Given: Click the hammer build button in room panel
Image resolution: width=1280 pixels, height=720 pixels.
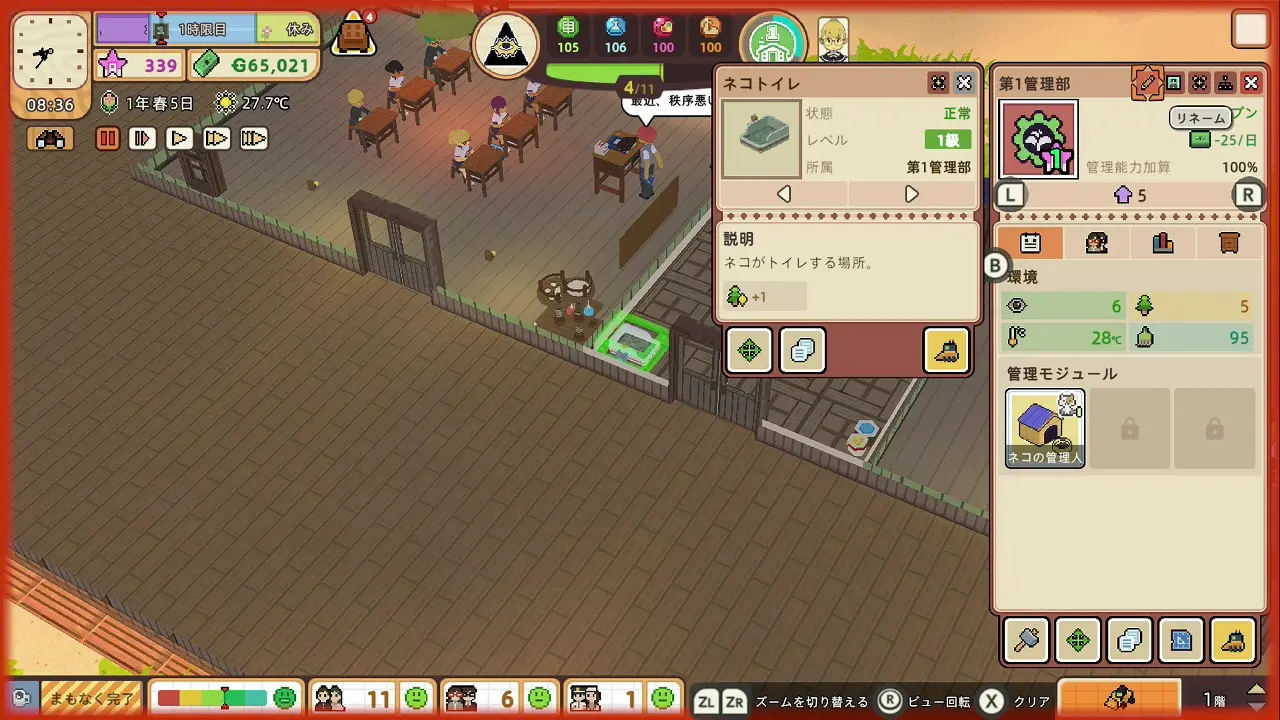Looking at the screenshot, I should click(x=1026, y=641).
